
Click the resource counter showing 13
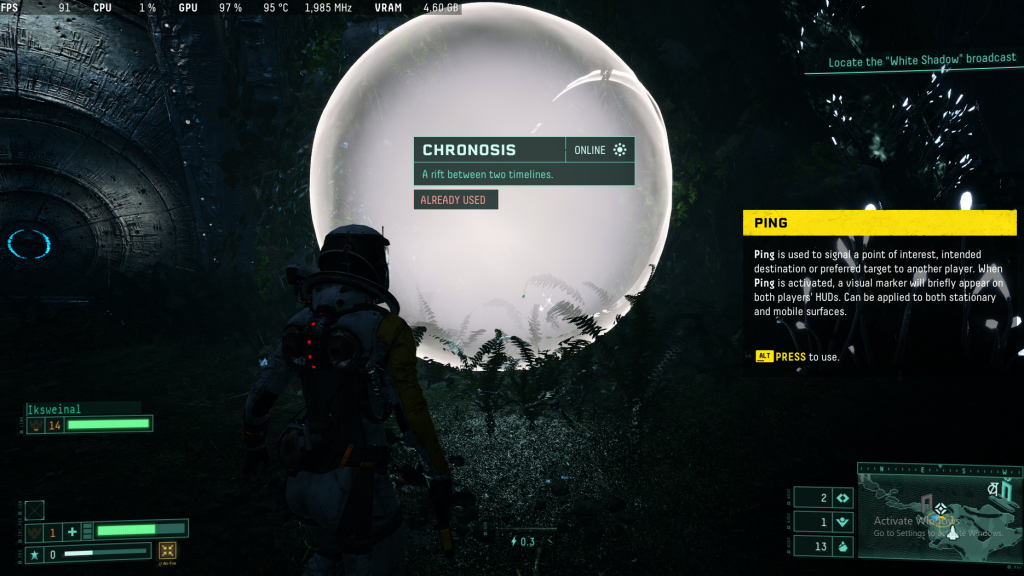(823, 546)
